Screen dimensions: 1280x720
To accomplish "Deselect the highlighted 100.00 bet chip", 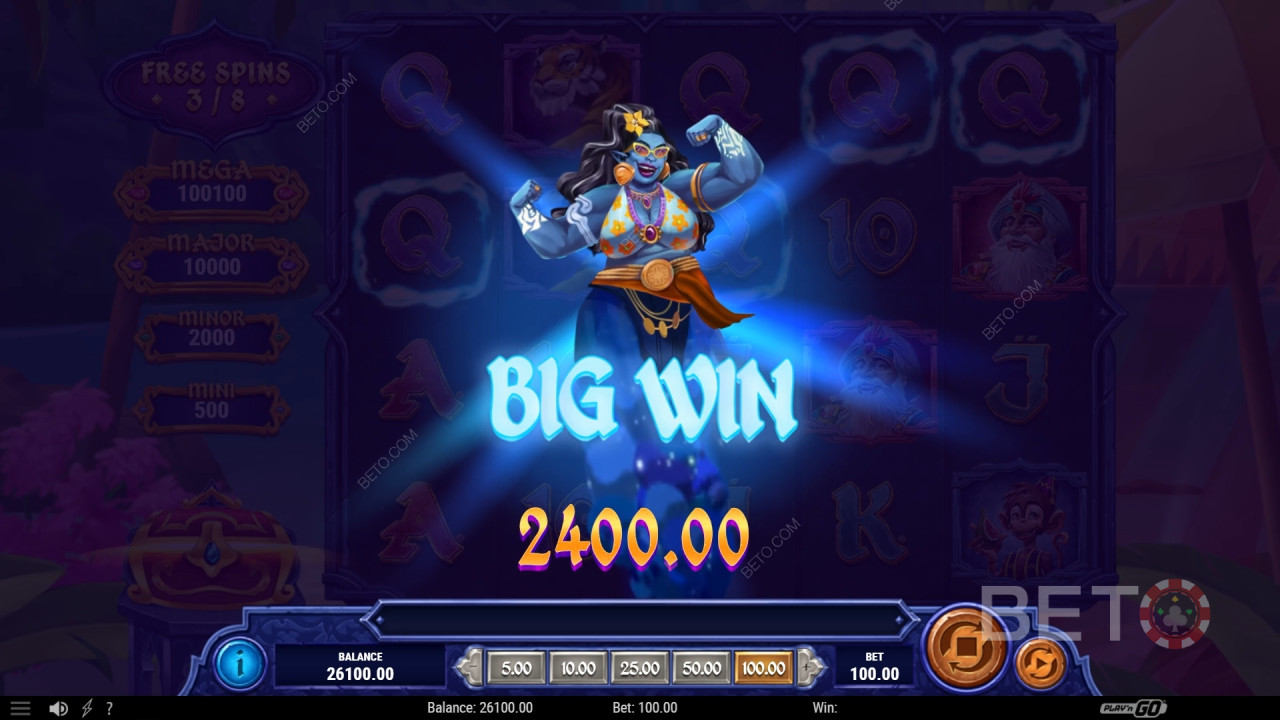I will (763, 668).
